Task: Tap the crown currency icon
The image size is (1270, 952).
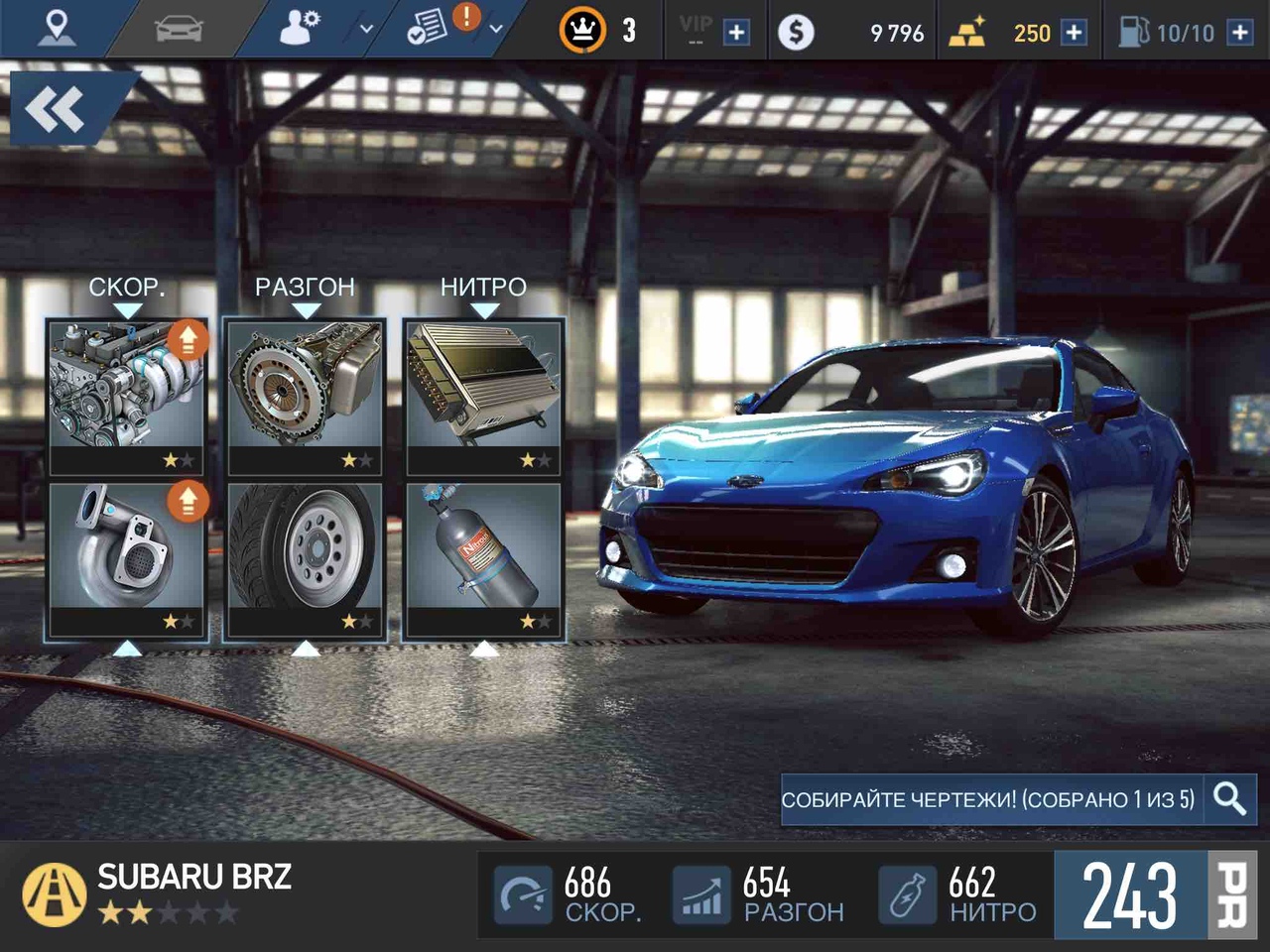Action: point(584,30)
